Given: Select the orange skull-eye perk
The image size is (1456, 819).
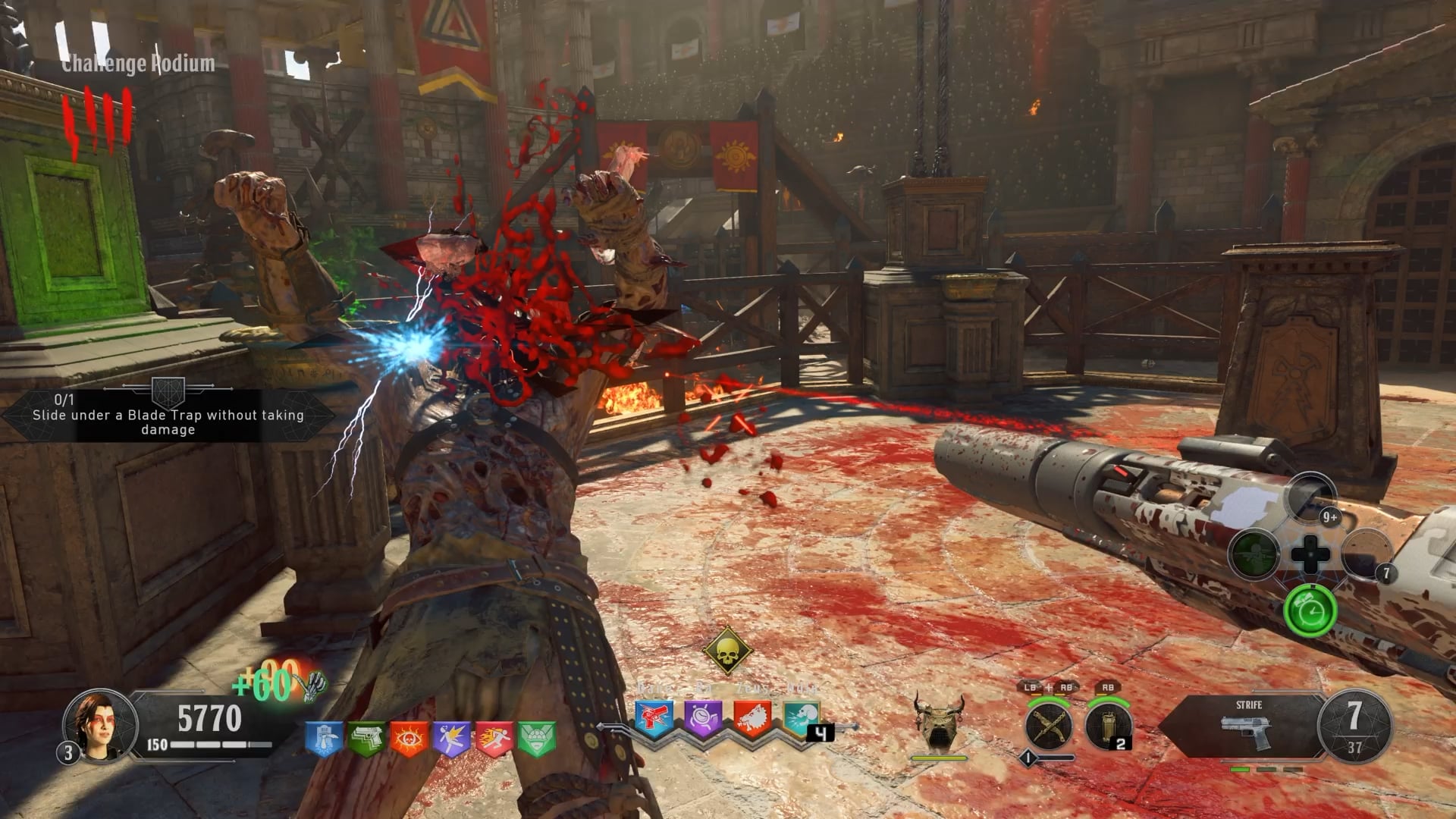Looking at the screenshot, I should tap(409, 738).
